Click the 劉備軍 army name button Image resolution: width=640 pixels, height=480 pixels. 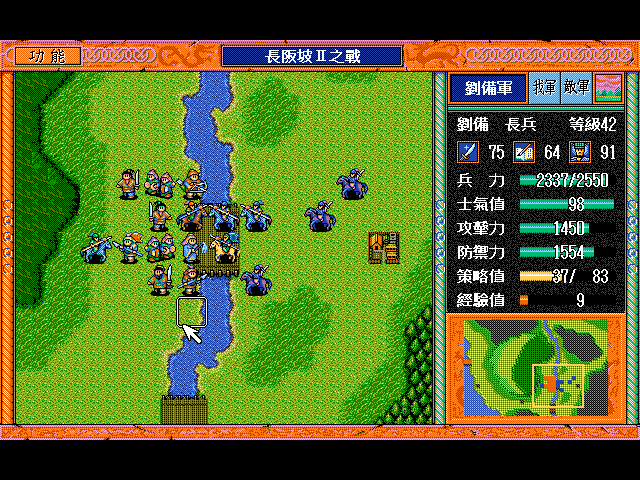(487, 88)
